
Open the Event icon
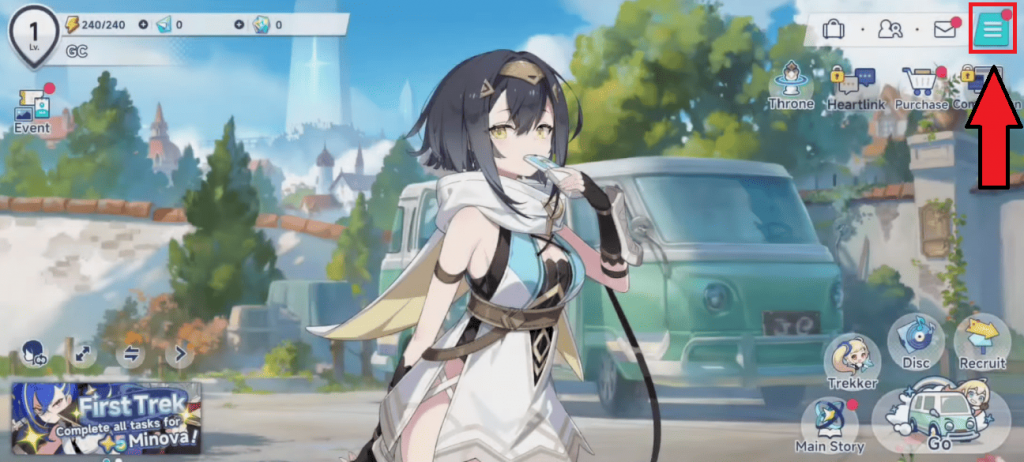(x=32, y=111)
